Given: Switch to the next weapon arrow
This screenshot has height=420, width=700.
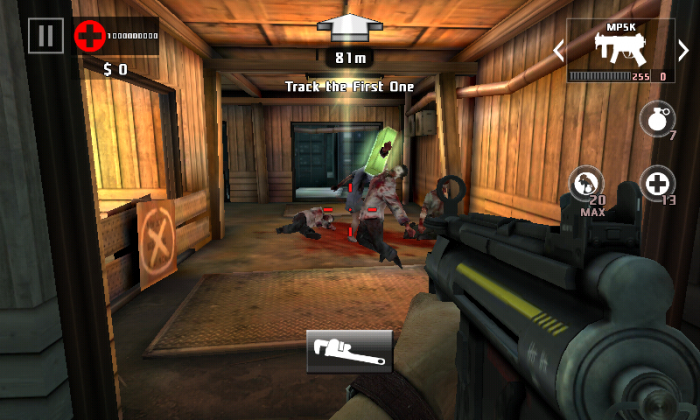Looking at the screenshot, I should (x=684, y=50).
